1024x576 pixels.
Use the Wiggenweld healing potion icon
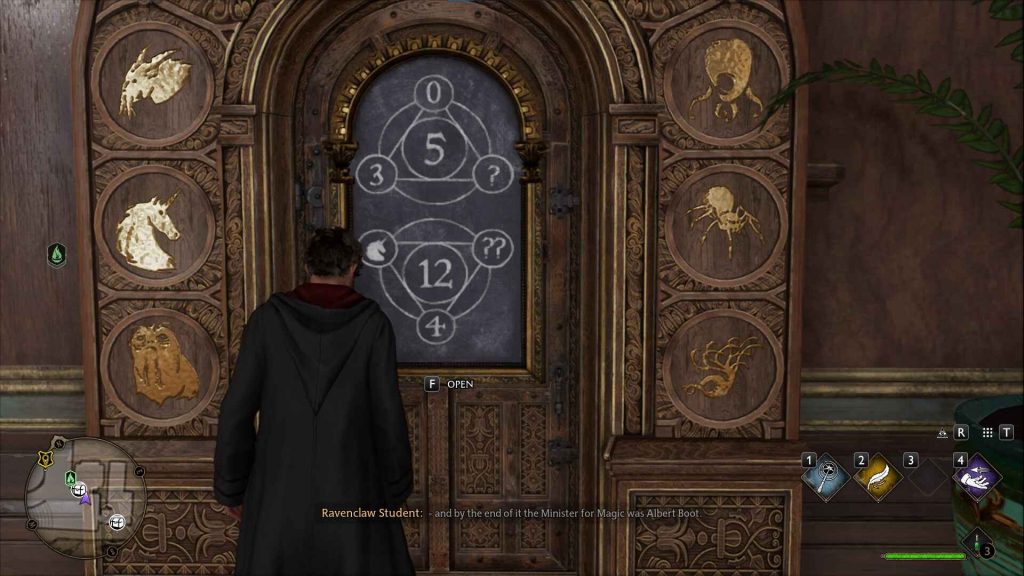(x=976, y=543)
